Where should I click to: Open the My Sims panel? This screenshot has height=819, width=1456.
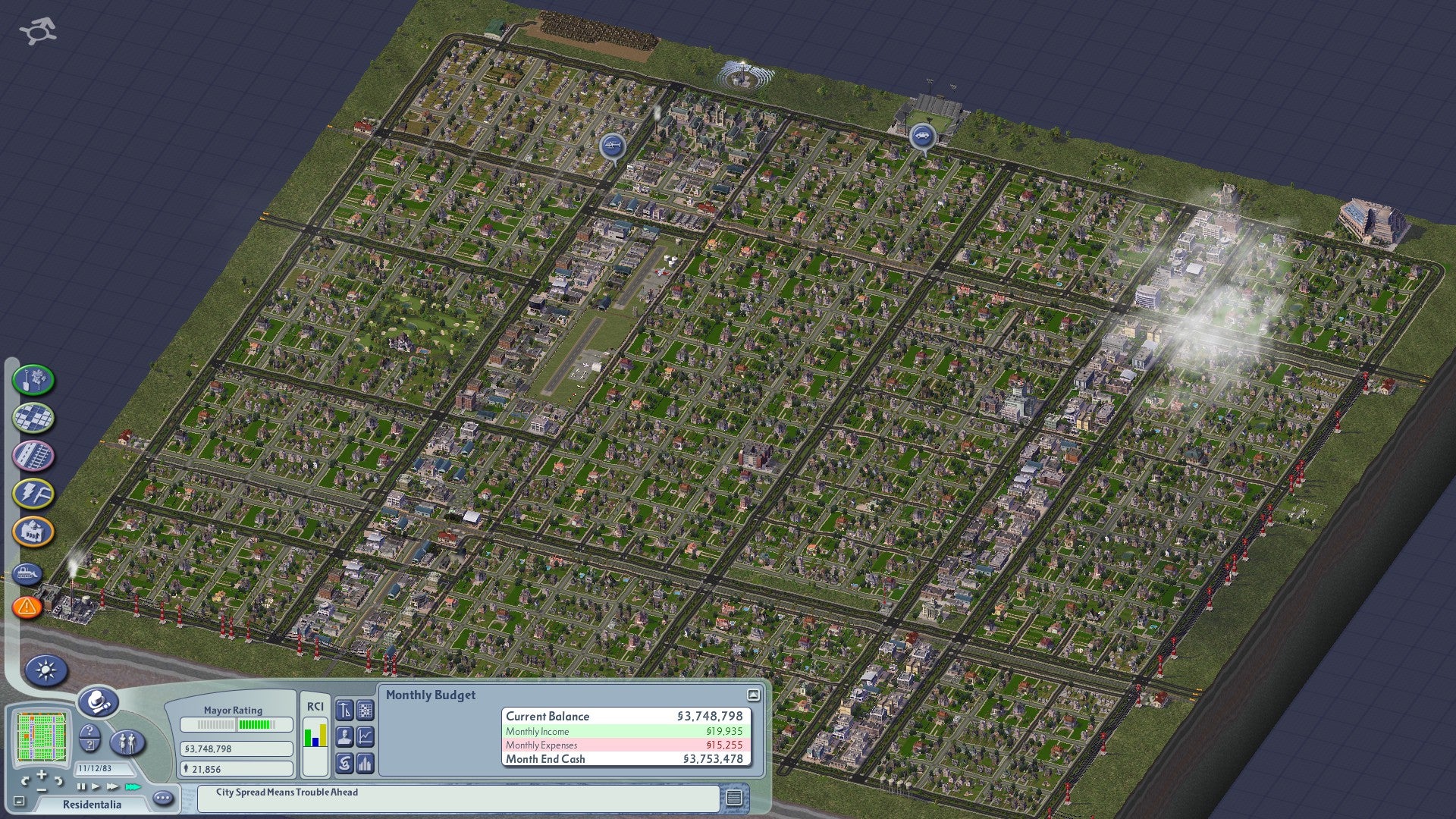pyautogui.click(x=127, y=741)
